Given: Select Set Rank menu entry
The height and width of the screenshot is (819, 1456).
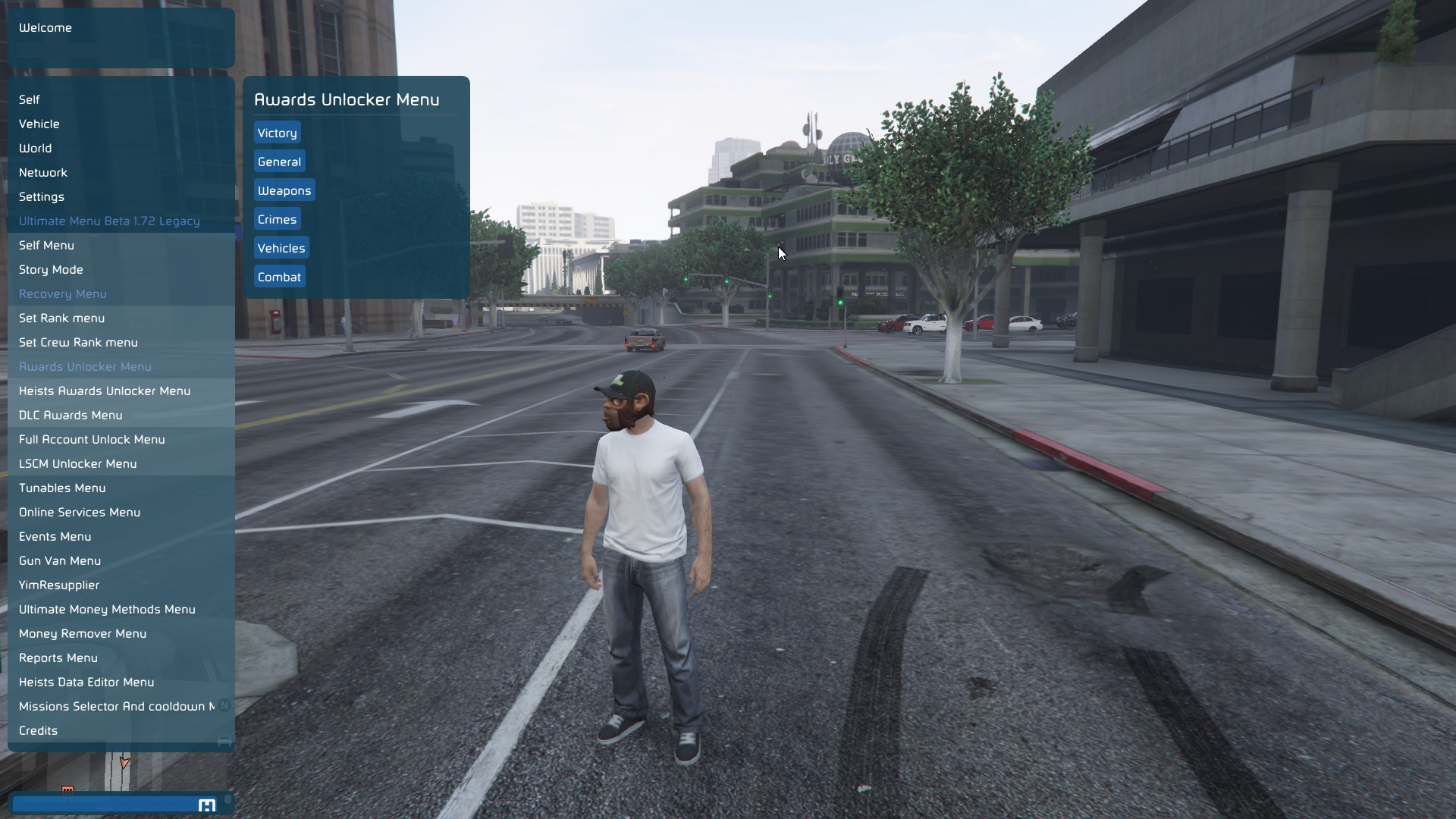Looking at the screenshot, I should [62, 318].
